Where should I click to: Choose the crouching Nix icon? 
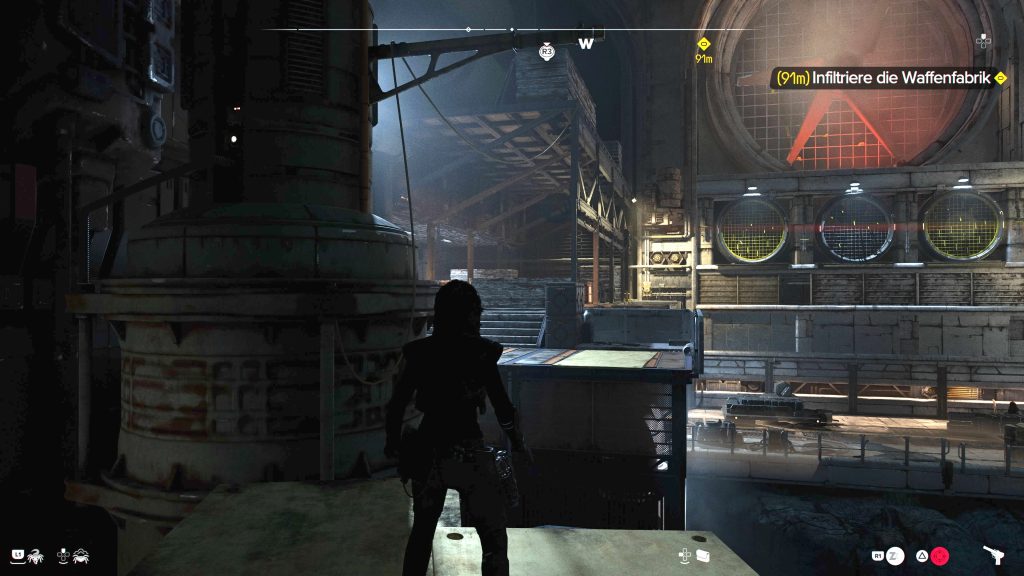[x=80, y=554]
